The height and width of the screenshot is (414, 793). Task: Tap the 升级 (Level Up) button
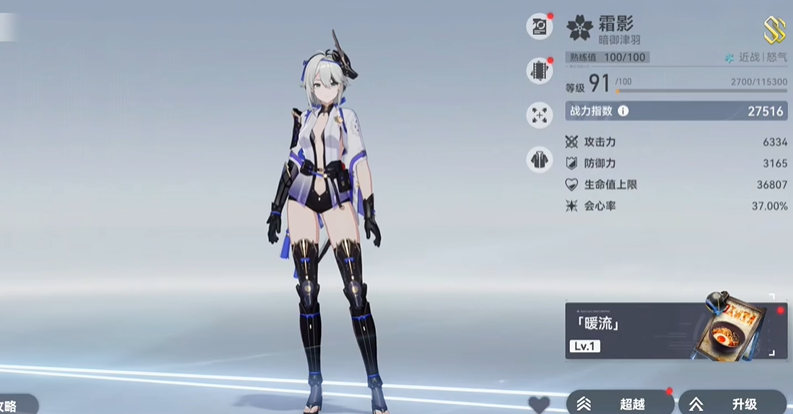[x=735, y=403]
